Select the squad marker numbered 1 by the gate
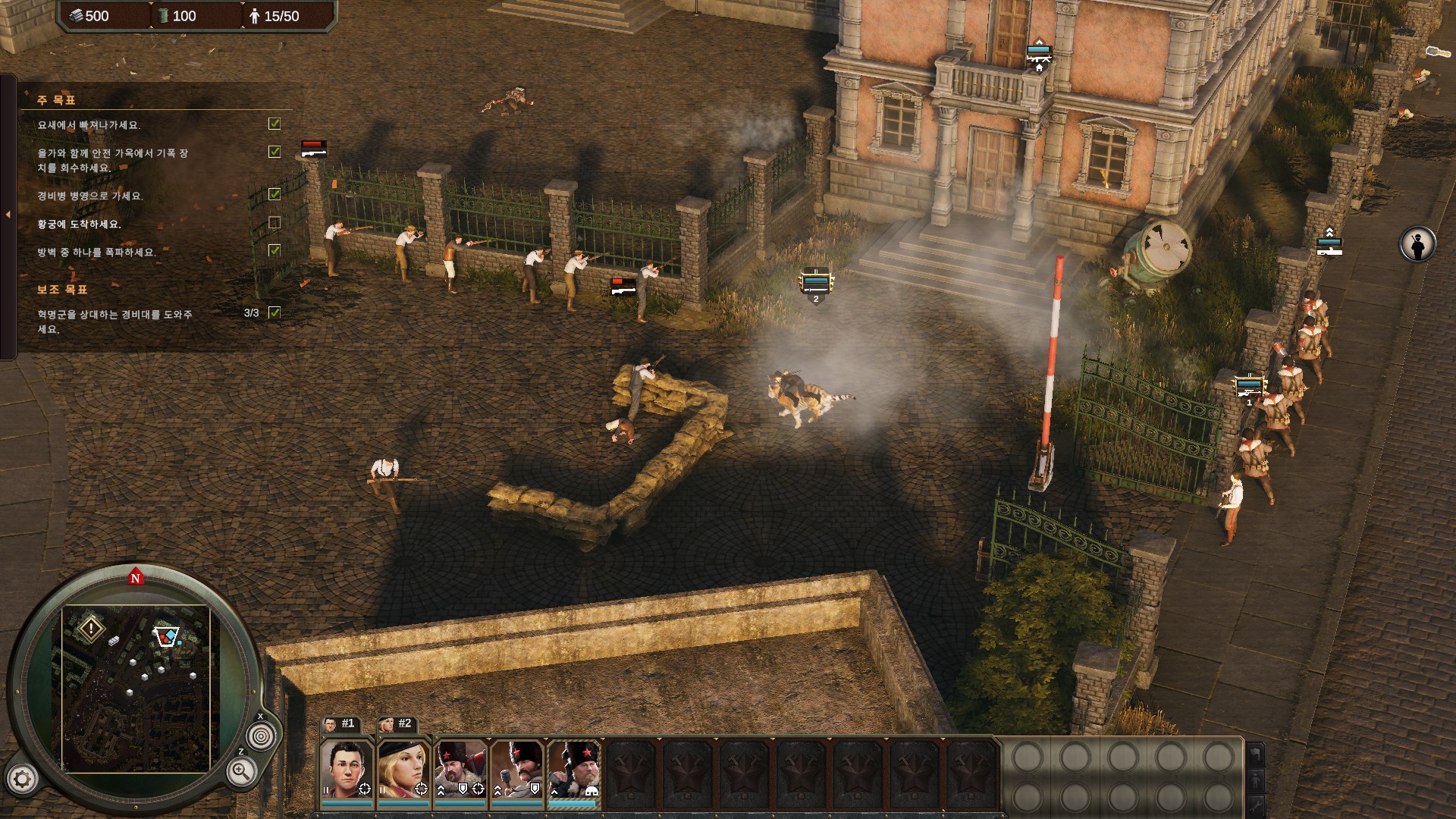 [1248, 388]
